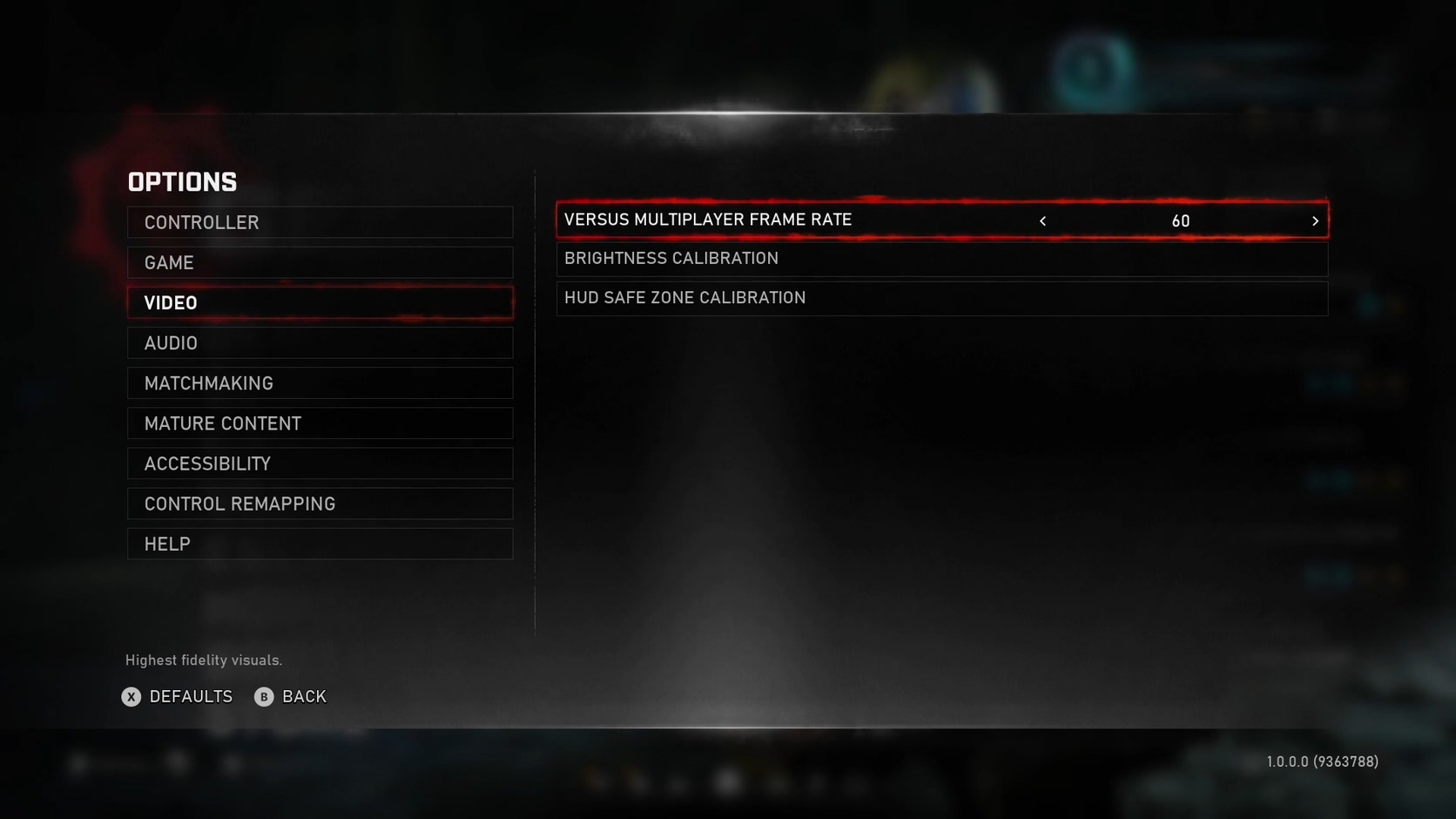Image resolution: width=1456 pixels, height=819 pixels.
Task: Click the X Defaults button icon
Action: [131, 696]
